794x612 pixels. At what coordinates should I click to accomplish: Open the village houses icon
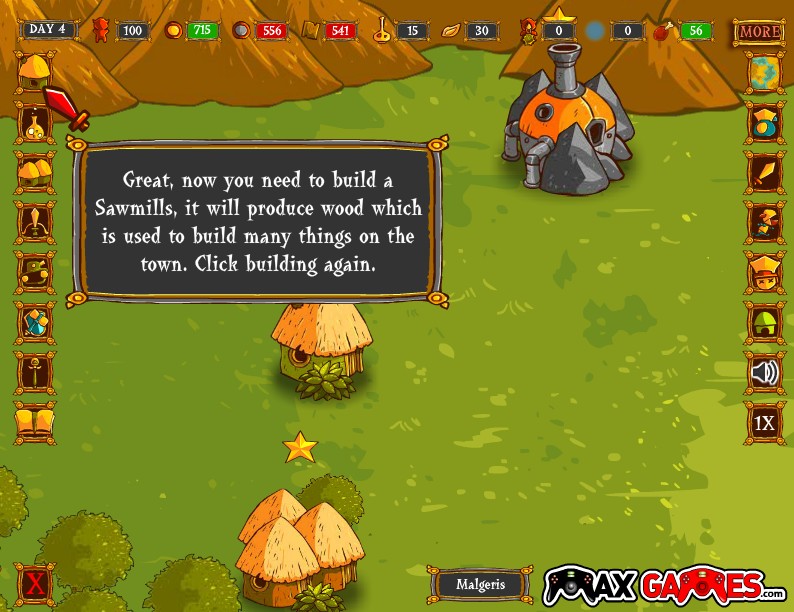tap(35, 173)
